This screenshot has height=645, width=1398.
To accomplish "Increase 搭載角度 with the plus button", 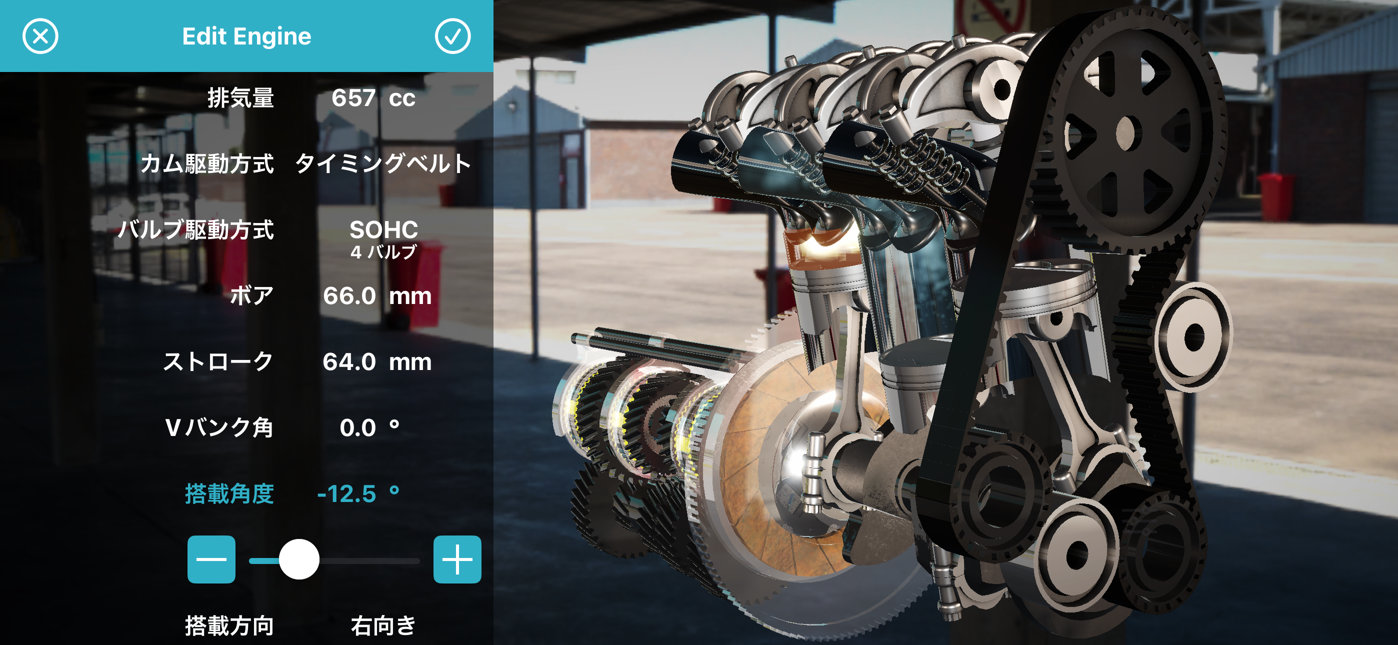I will pyautogui.click(x=457, y=560).
